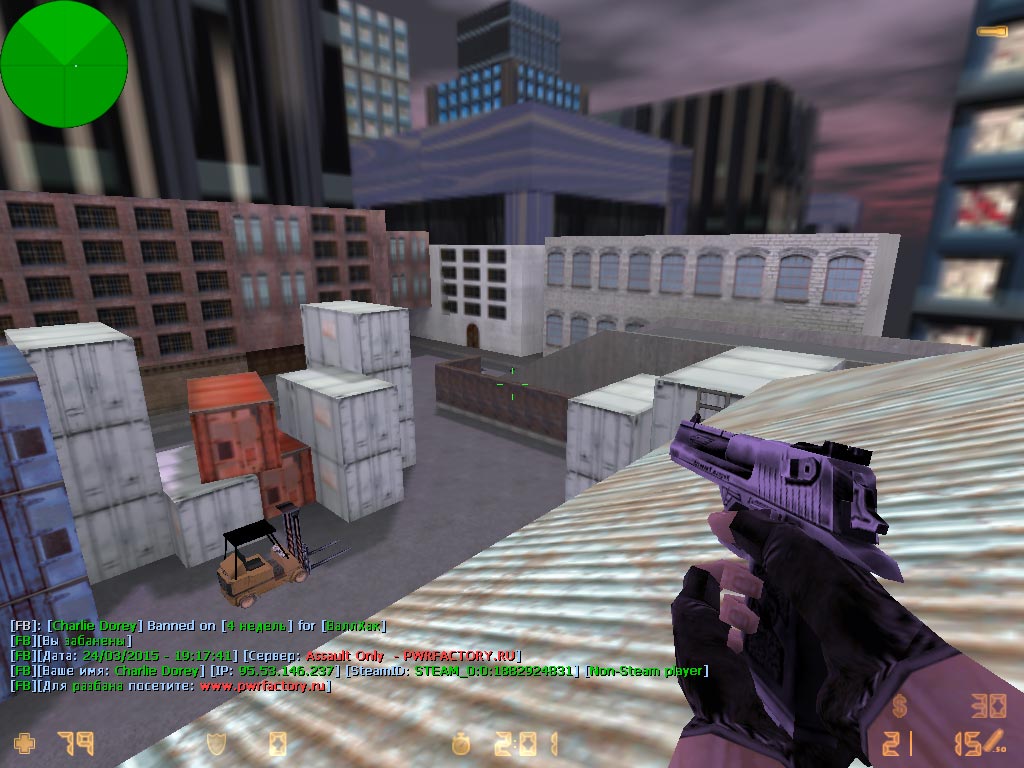Select the money dollar sign icon
This screenshot has height=768, width=1024.
[900, 708]
